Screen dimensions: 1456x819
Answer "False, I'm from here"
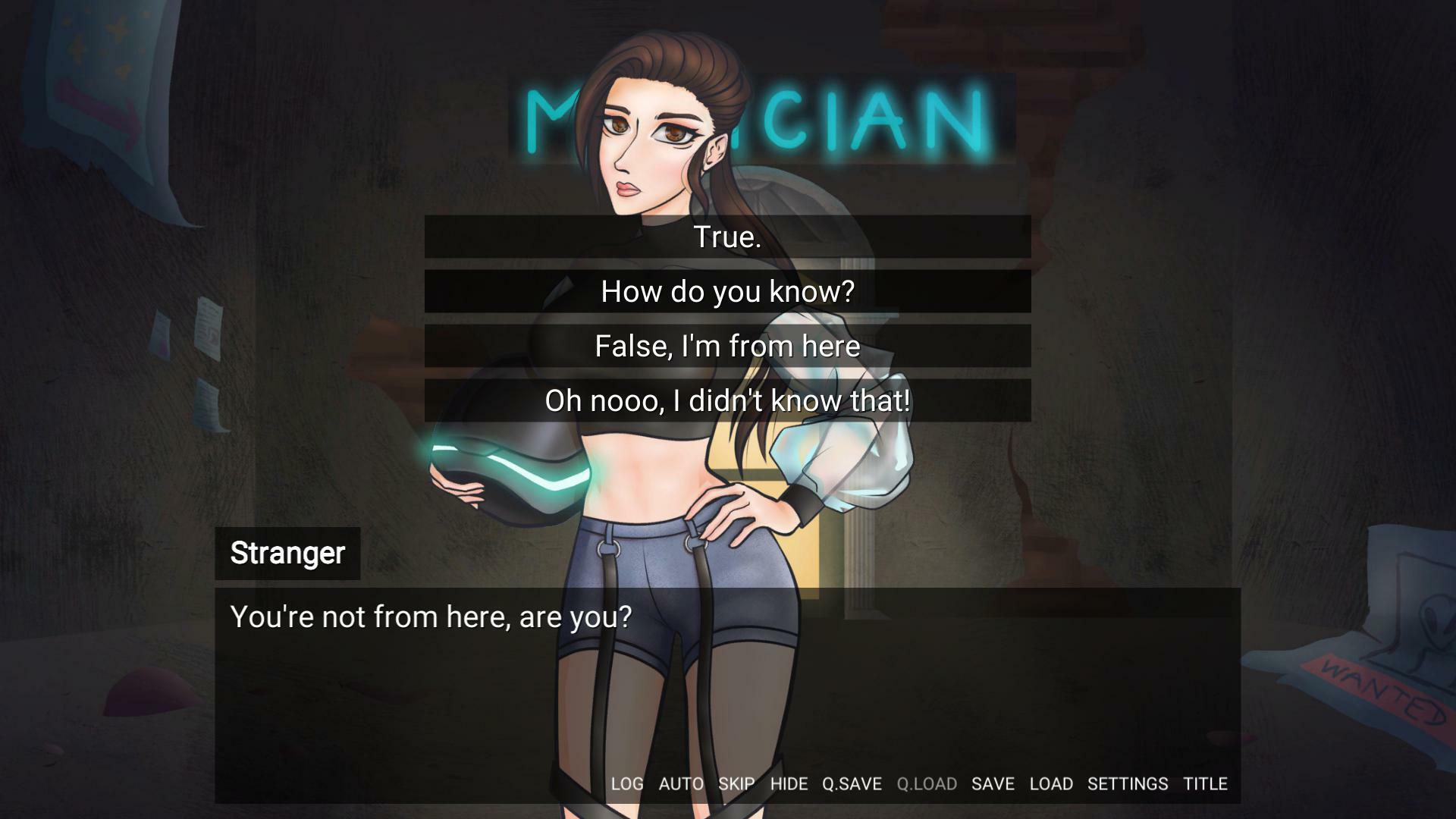coord(727,346)
